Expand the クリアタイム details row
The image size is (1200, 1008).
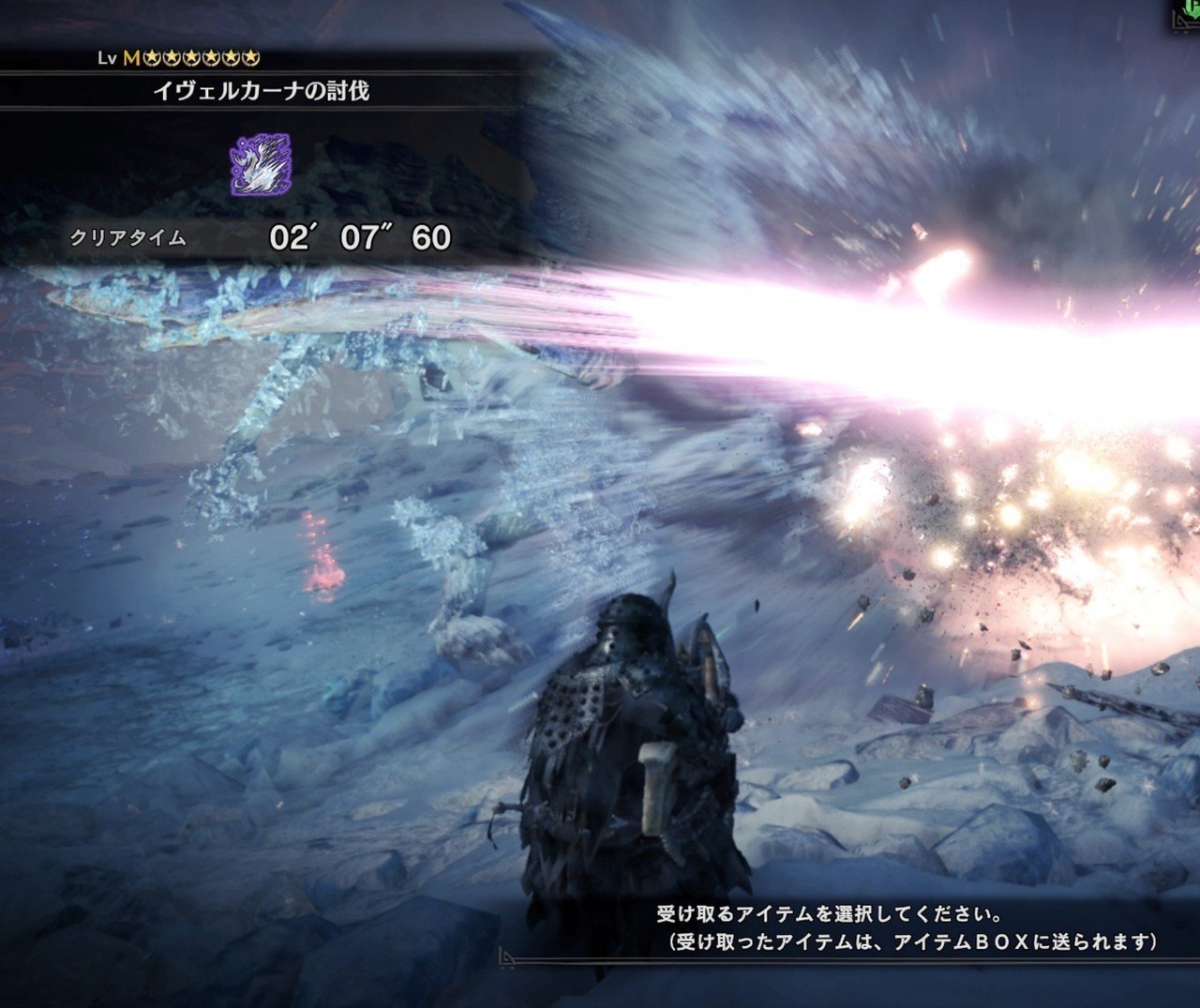[253, 237]
